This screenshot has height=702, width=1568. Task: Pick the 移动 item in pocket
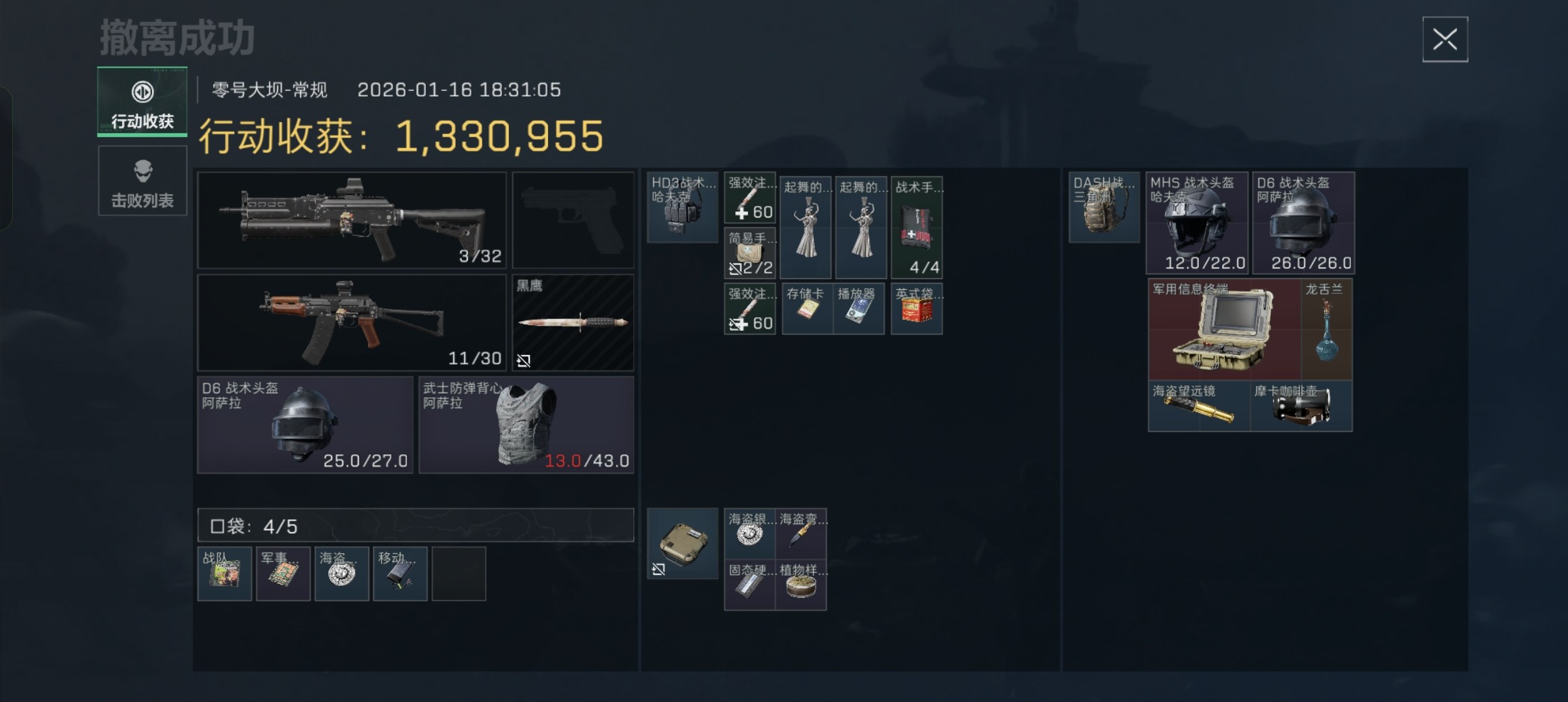pos(400,574)
